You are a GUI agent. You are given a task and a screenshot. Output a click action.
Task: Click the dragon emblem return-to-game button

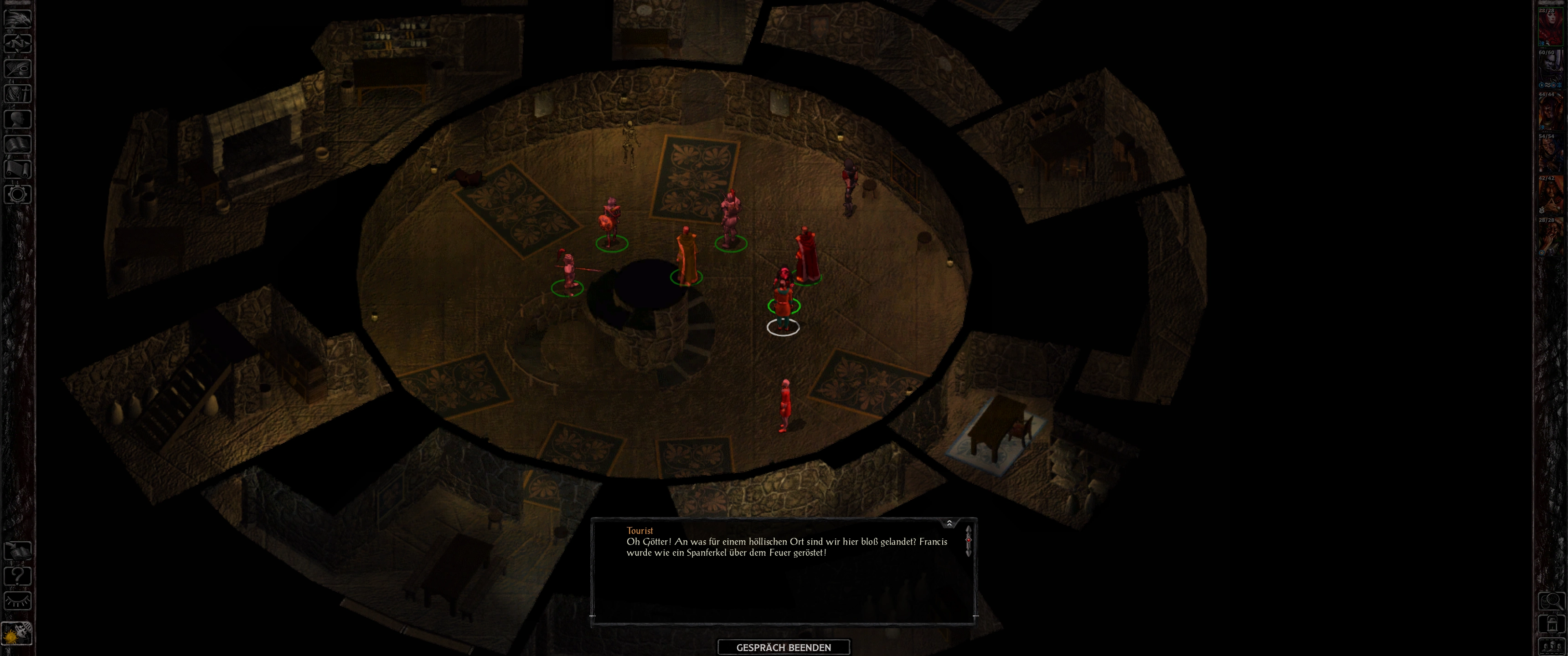point(18,18)
